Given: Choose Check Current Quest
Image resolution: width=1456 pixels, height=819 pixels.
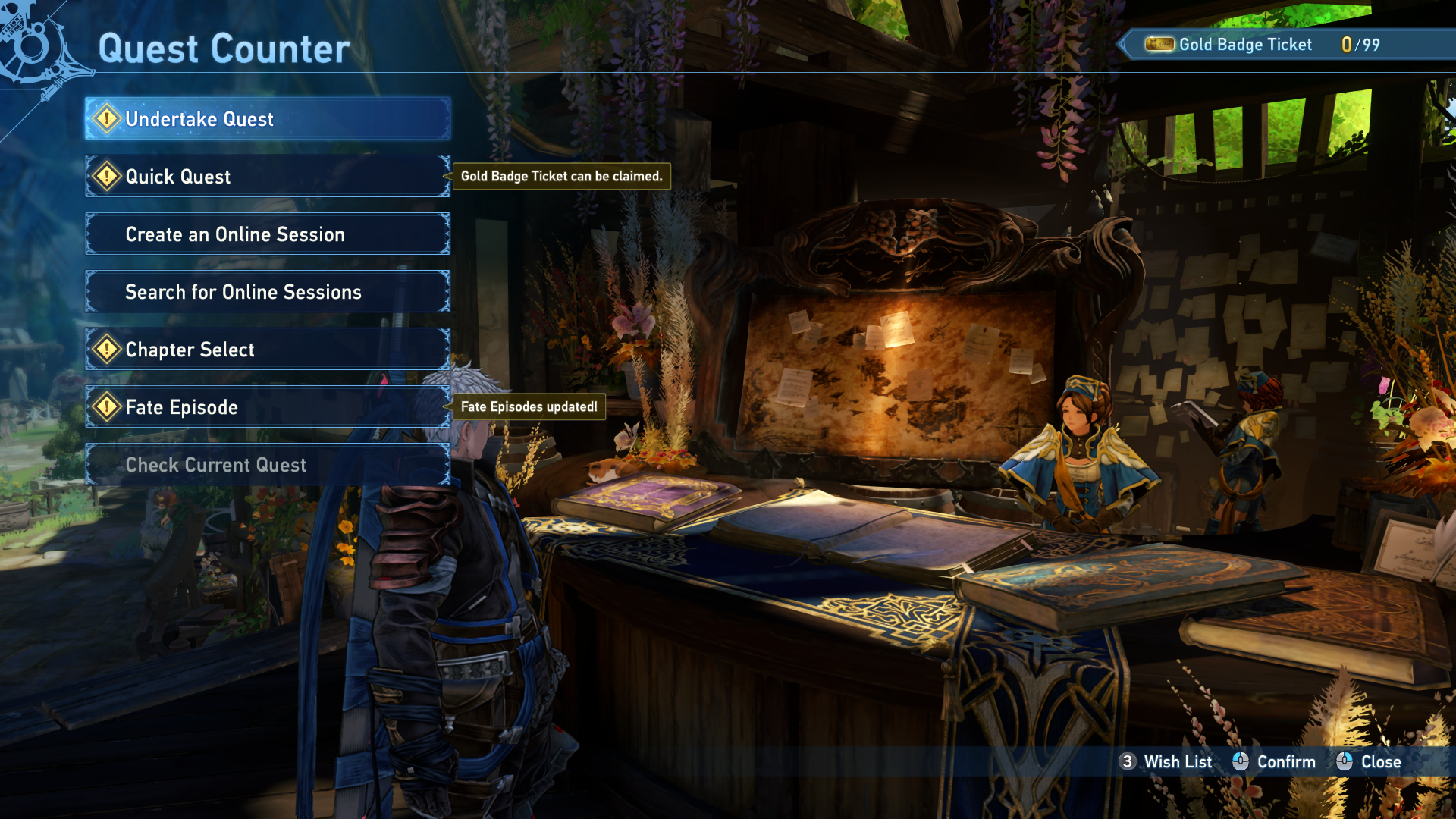Looking at the screenshot, I should [x=268, y=465].
